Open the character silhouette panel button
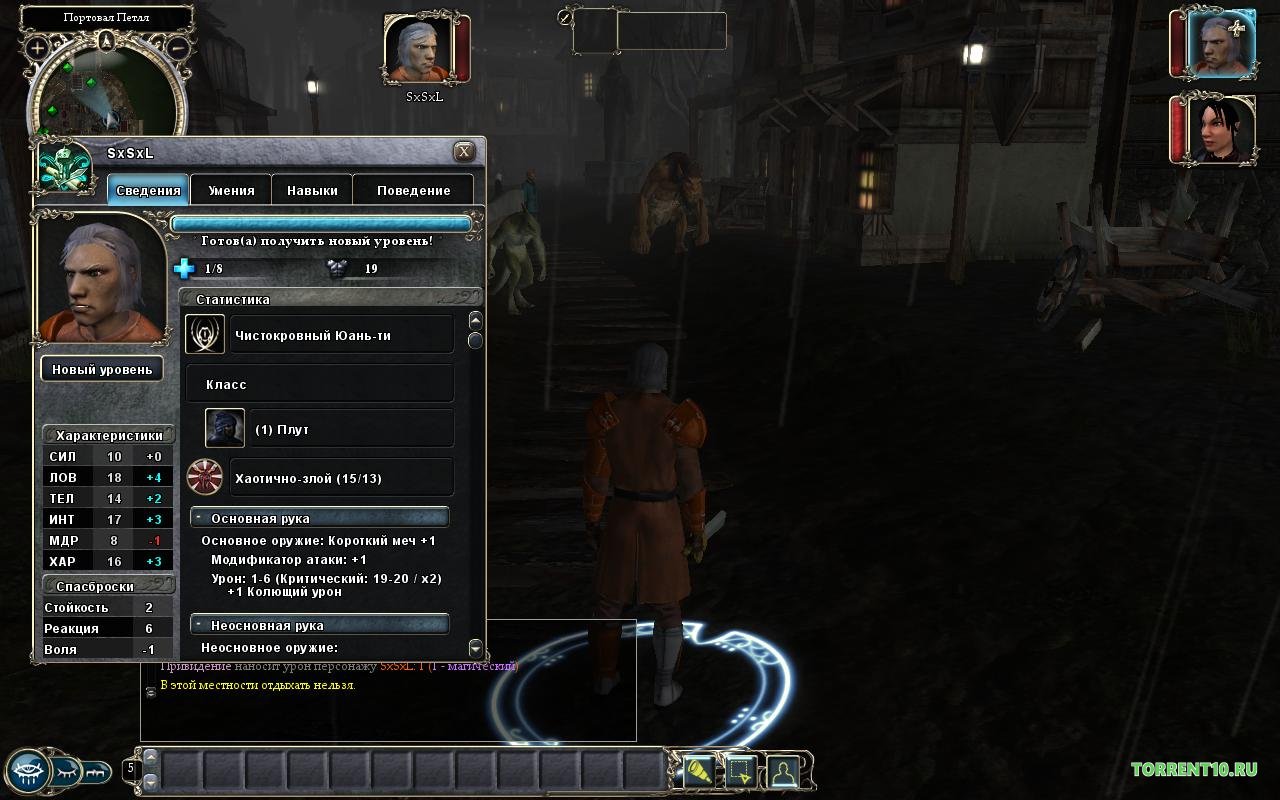The image size is (1280, 800). point(782,771)
